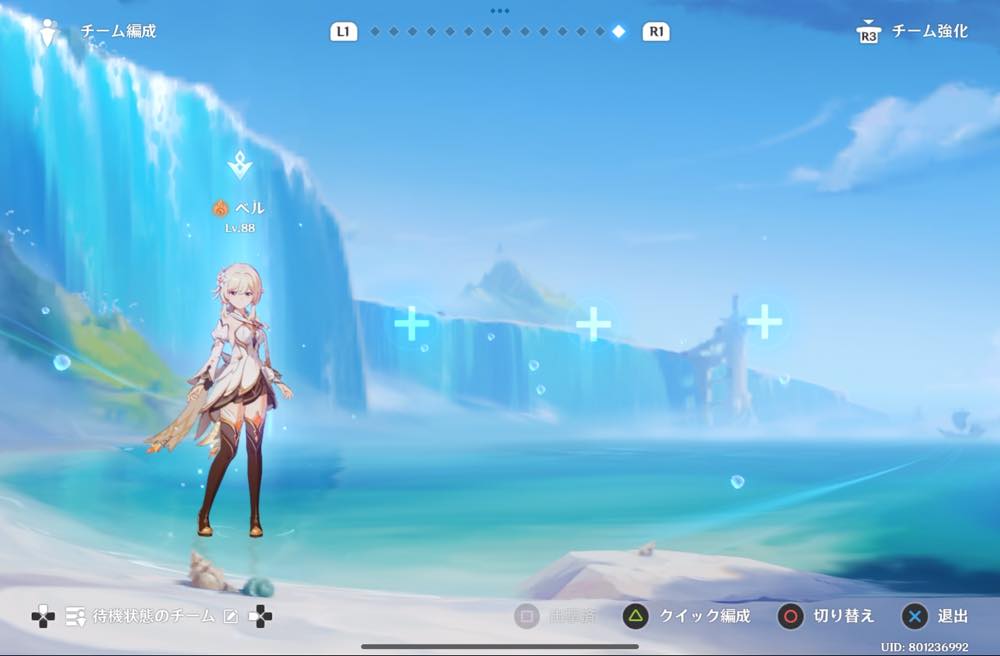Open the チーム強化 team enhancement option
1000x656 pixels.
click(929, 31)
